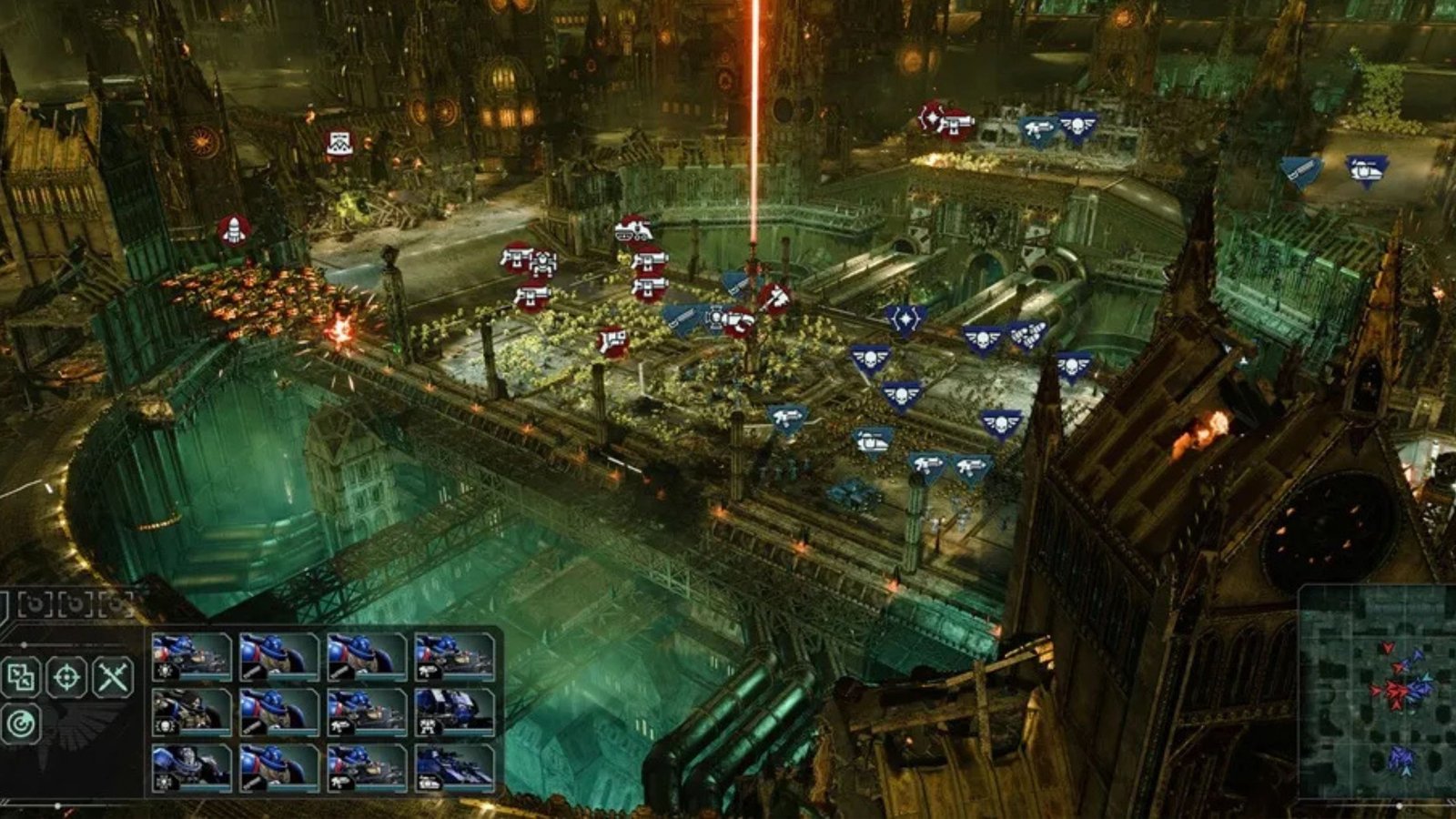The image size is (1456, 819).
Task: Click the overlapping squares formation command
Action: pyautogui.click(x=21, y=677)
